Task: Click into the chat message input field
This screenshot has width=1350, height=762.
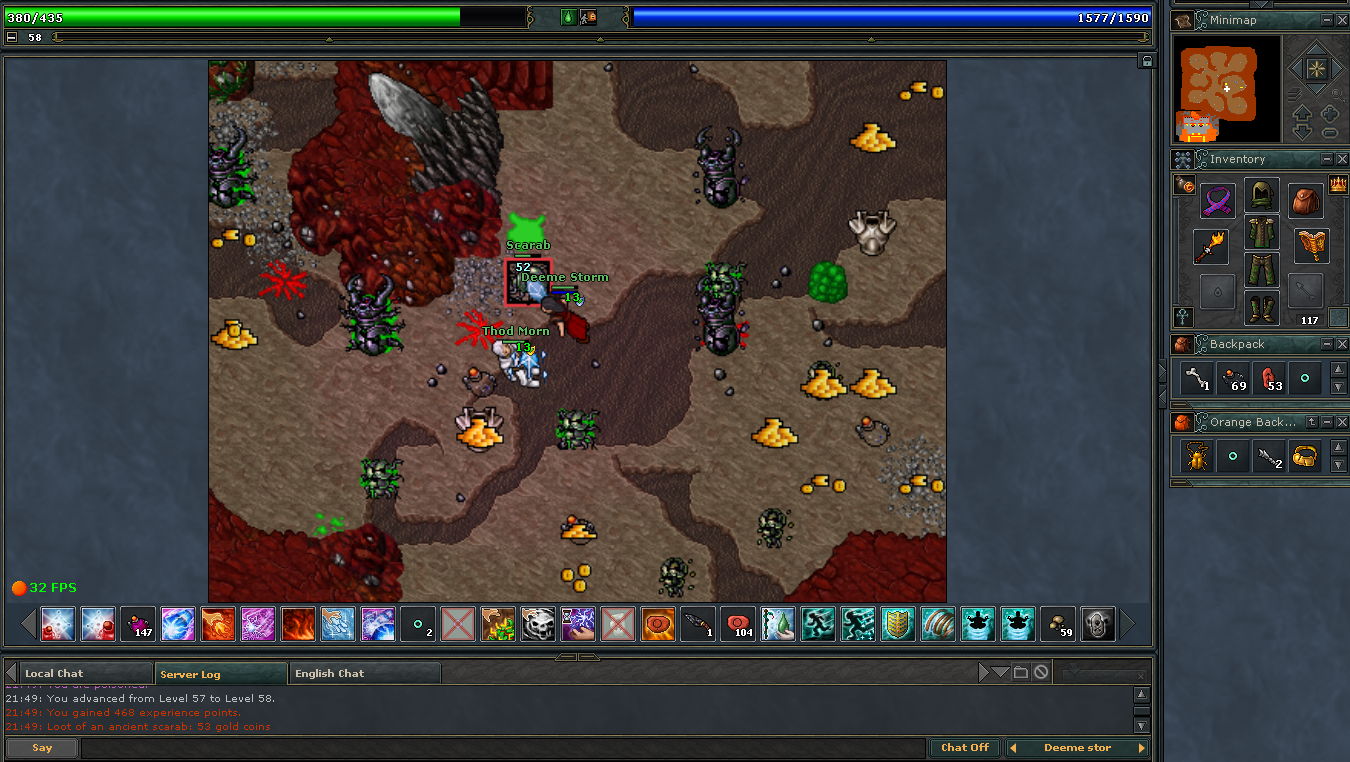Action: 500,747
